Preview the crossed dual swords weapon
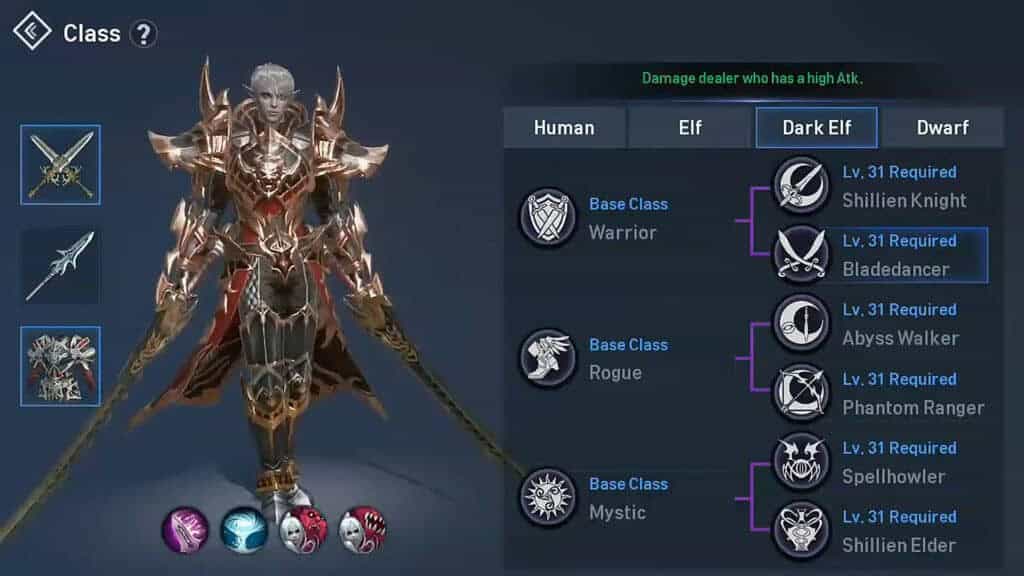The image size is (1024, 576). [x=61, y=165]
